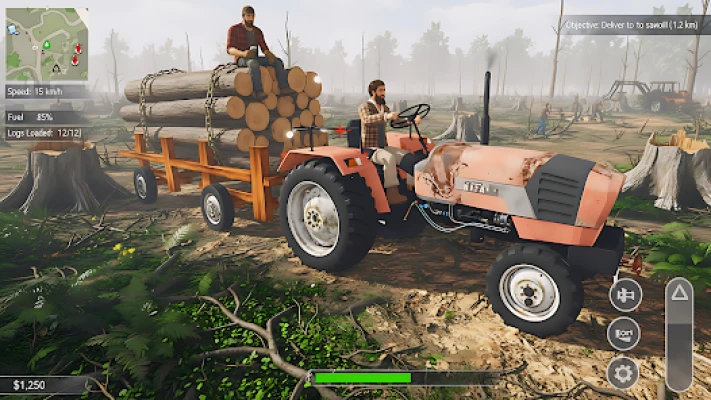711x400 pixels.
Task: Open the gear settings button
Action: [x=623, y=374]
